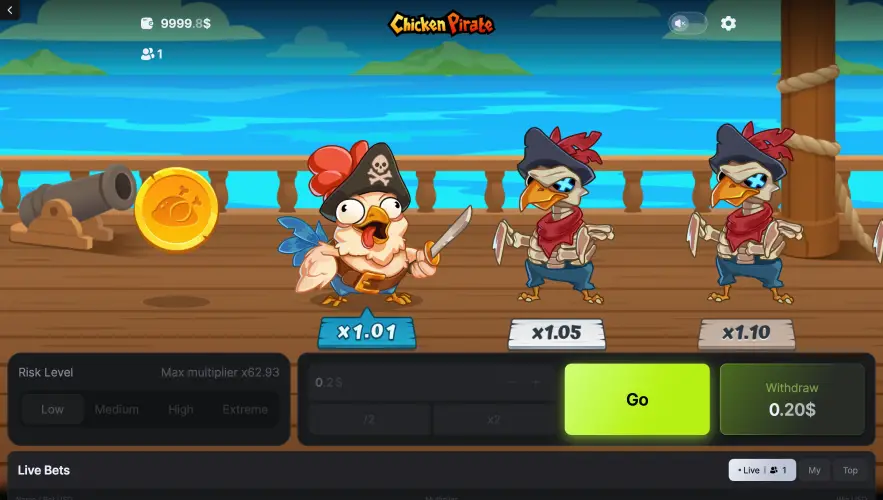Switch to the Live bets tab
Viewport: 883px width, 500px height.
pos(762,470)
